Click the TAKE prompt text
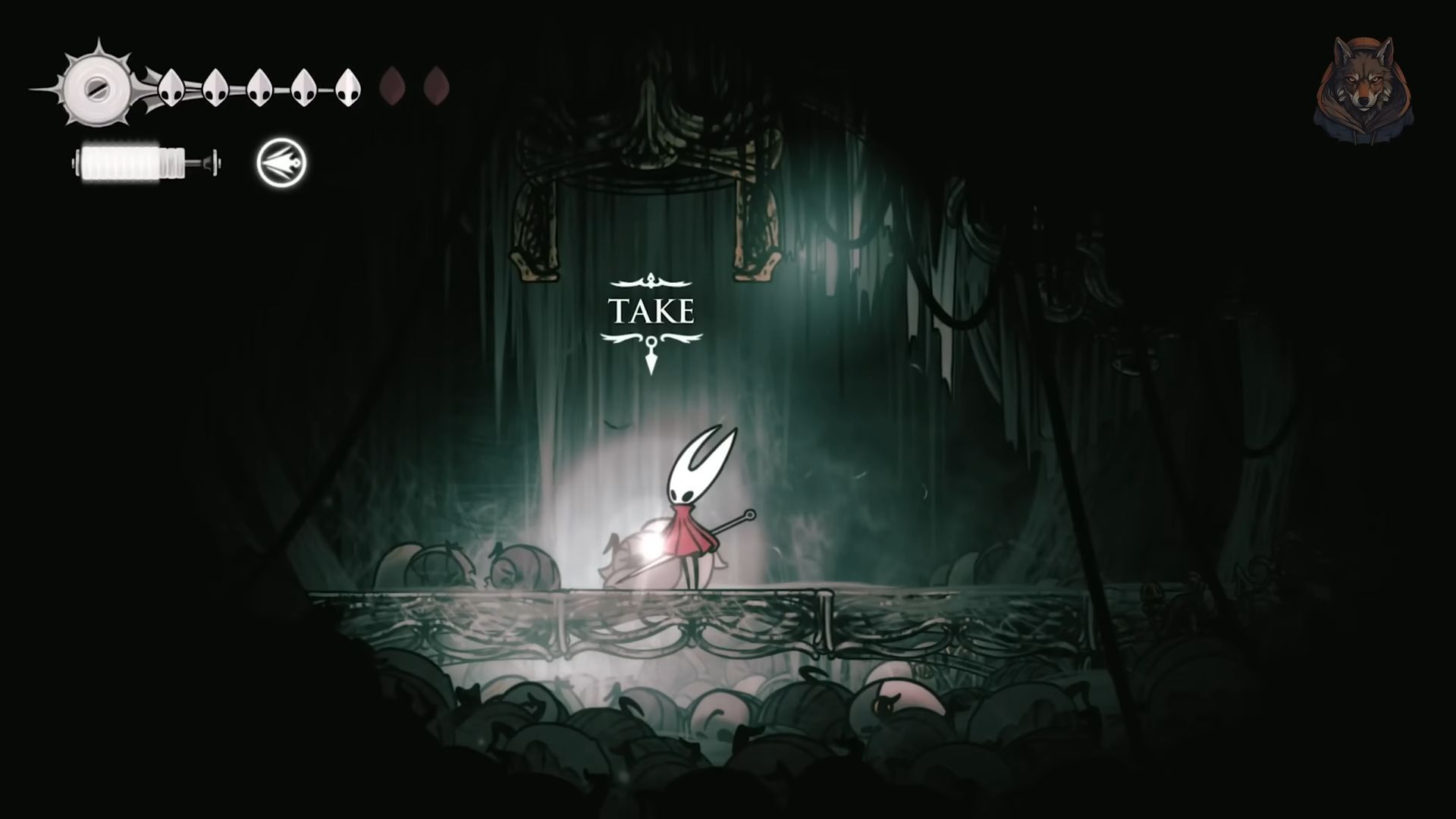1456x819 pixels. [x=651, y=311]
